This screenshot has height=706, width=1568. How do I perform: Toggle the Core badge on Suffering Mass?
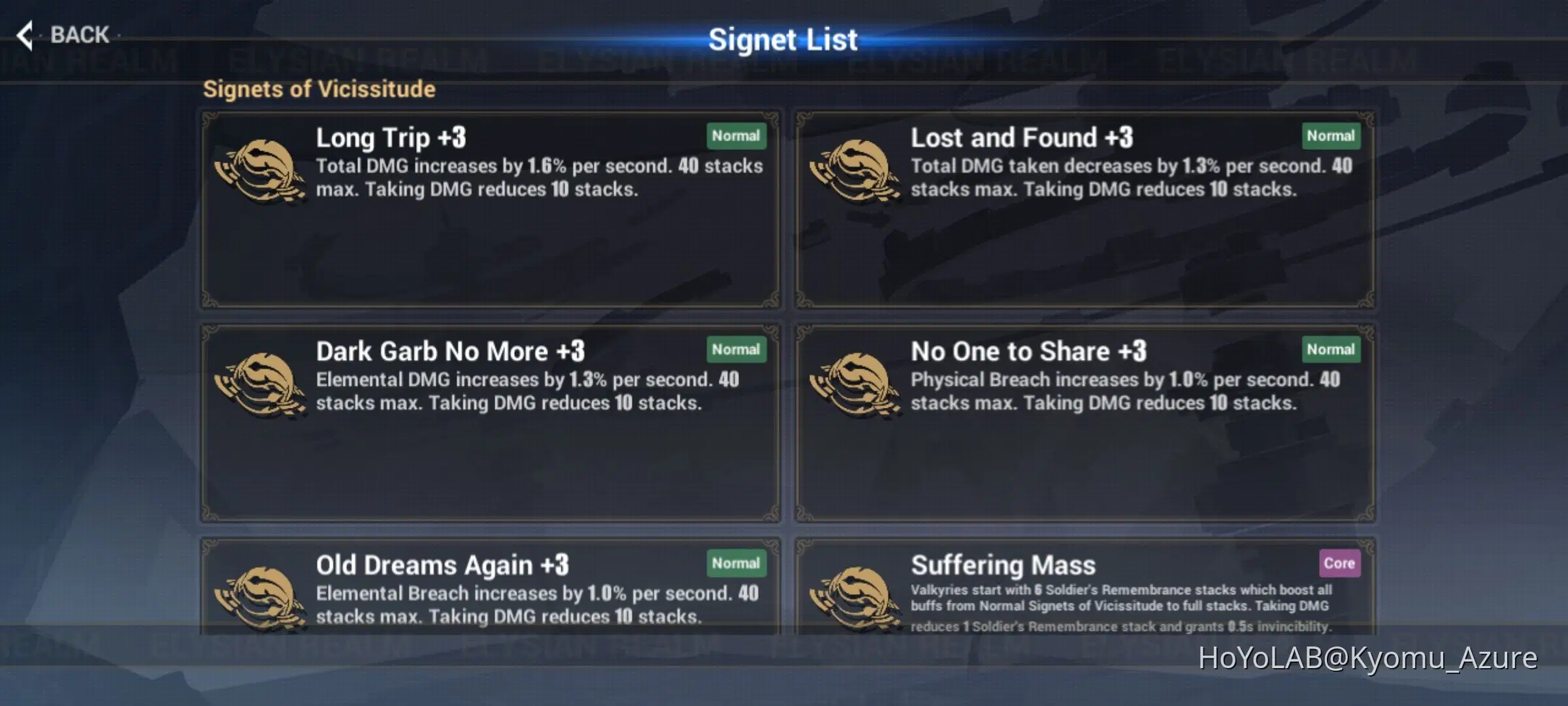pyautogui.click(x=1339, y=563)
